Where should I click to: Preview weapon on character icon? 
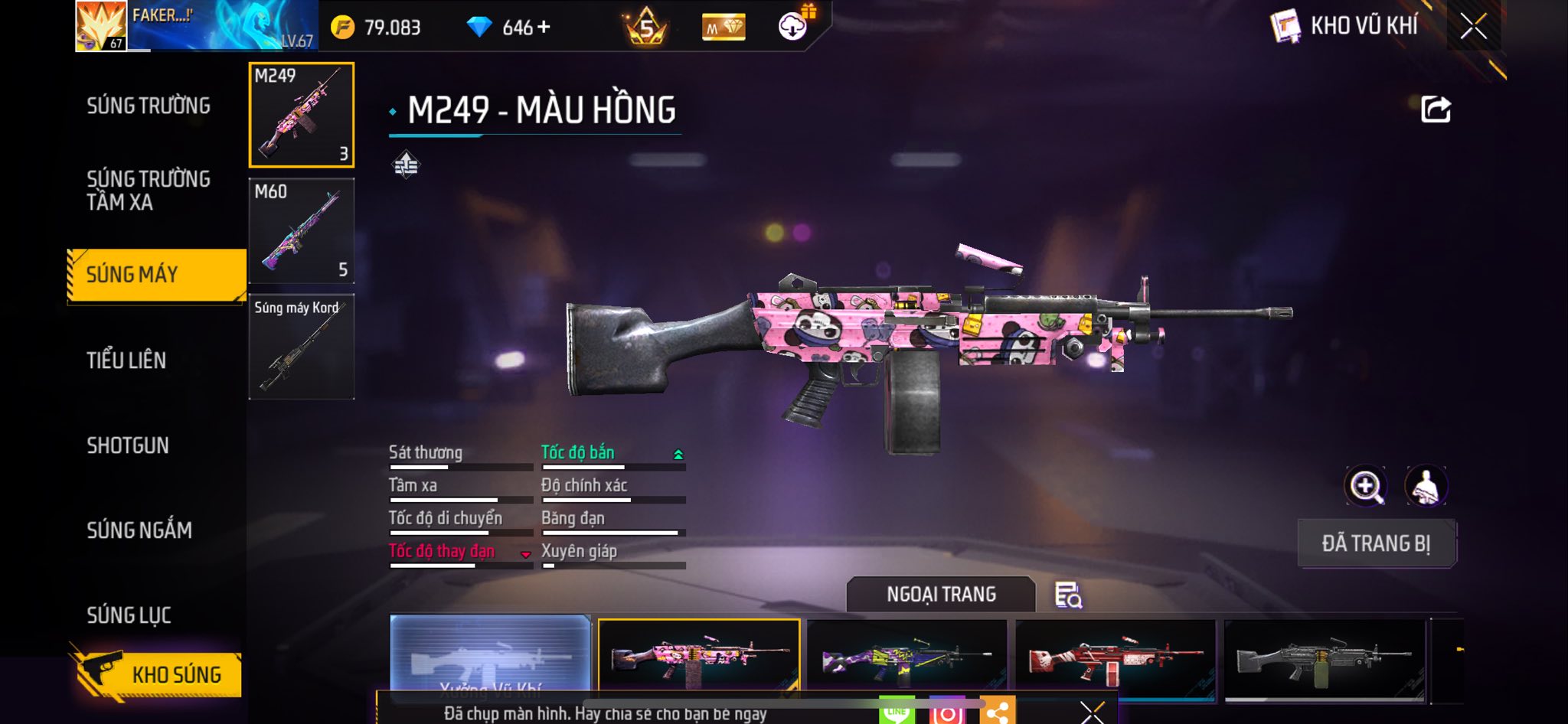pyautogui.click(x=1426, y=486)
